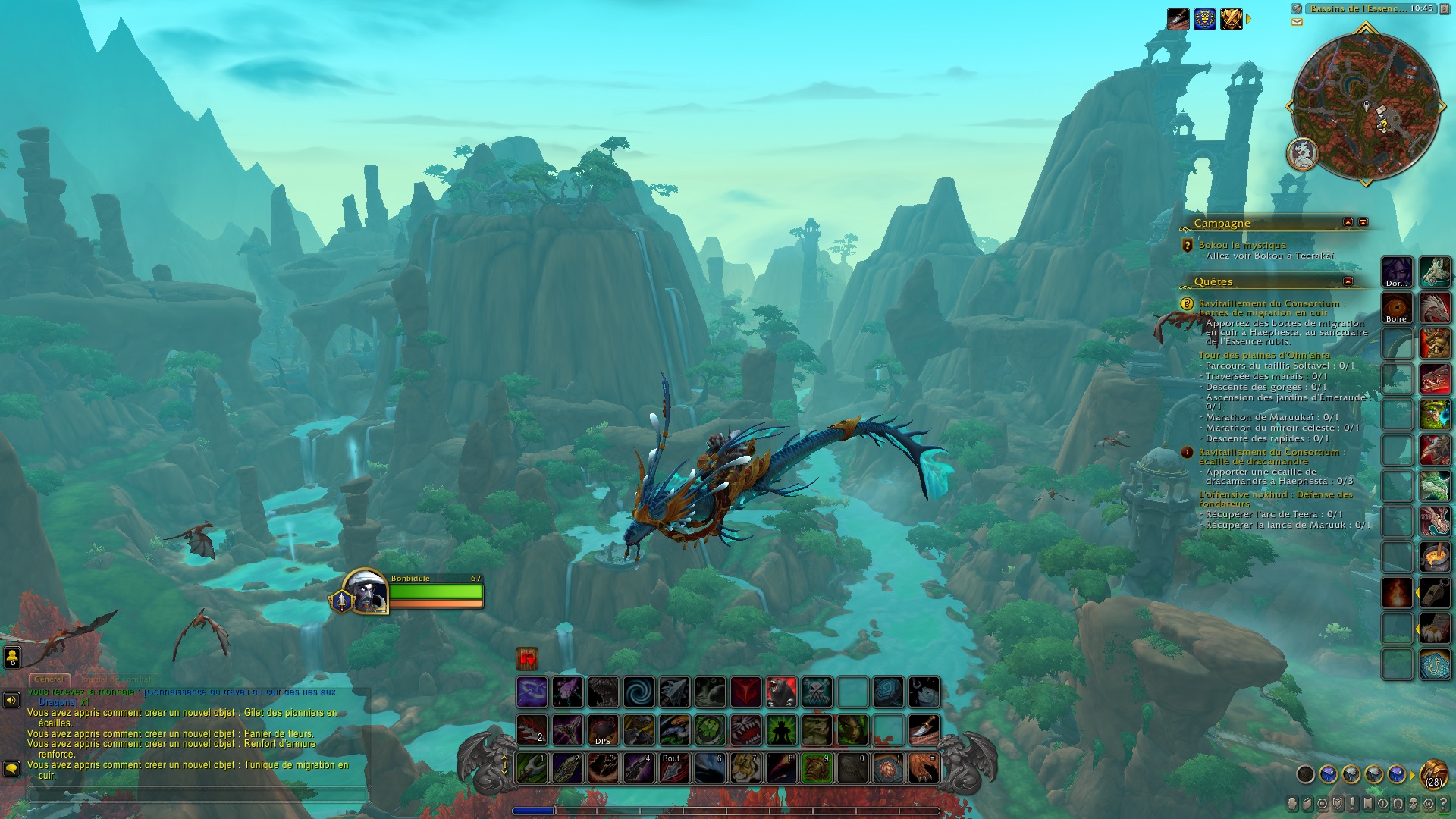Open the mail envelope beside the minimap
Screen dimensions: 1456x819
point(1297,23)
